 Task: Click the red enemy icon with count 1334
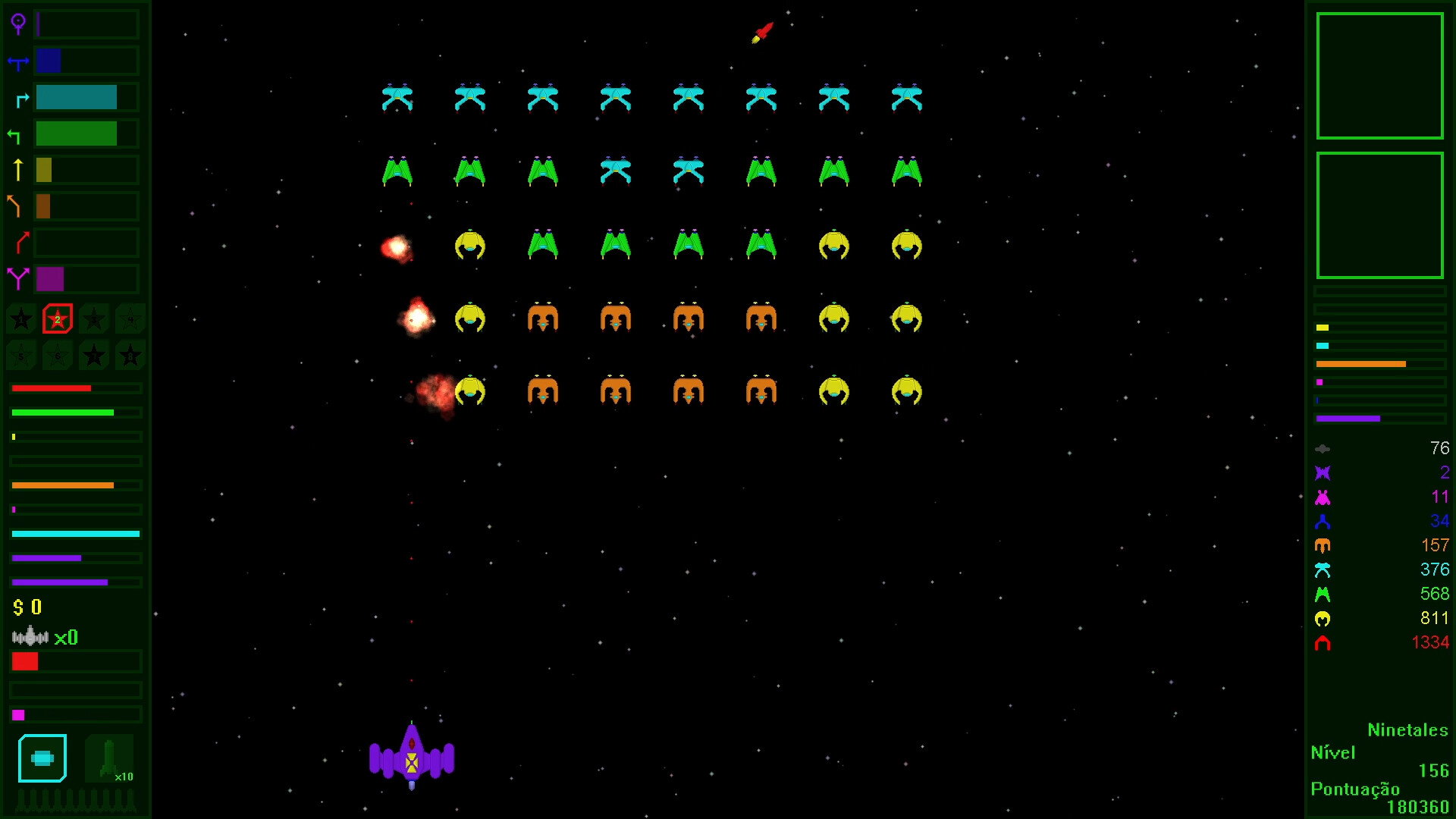(x=1323, y=643)
